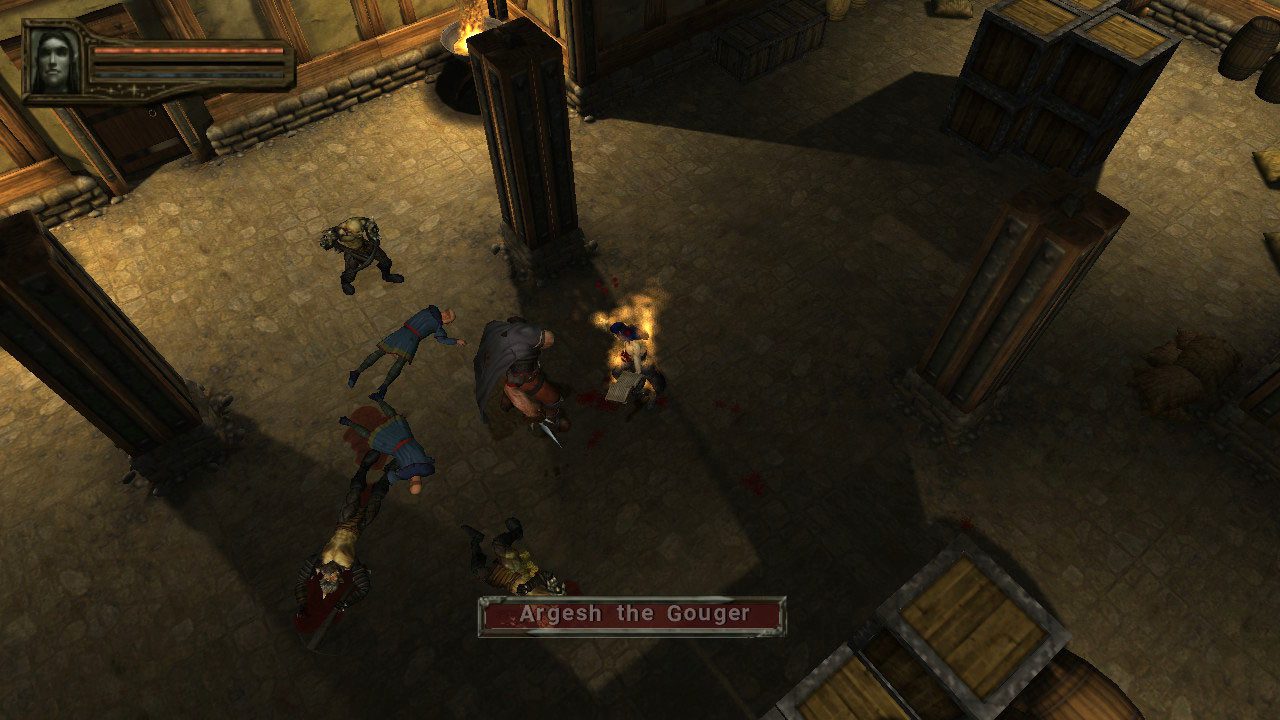Click the goblin corpse near the nameplate
This screenshot has width=1280, height=720.
[510, 560]
